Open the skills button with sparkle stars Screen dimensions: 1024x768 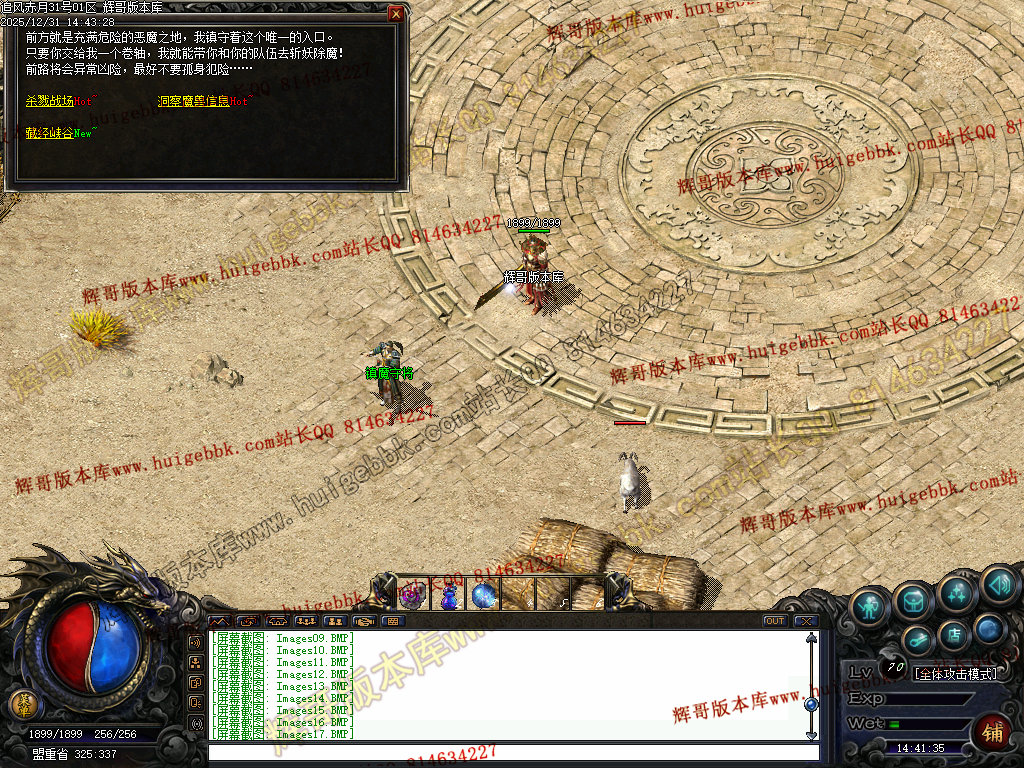click(x=957, y=594)
